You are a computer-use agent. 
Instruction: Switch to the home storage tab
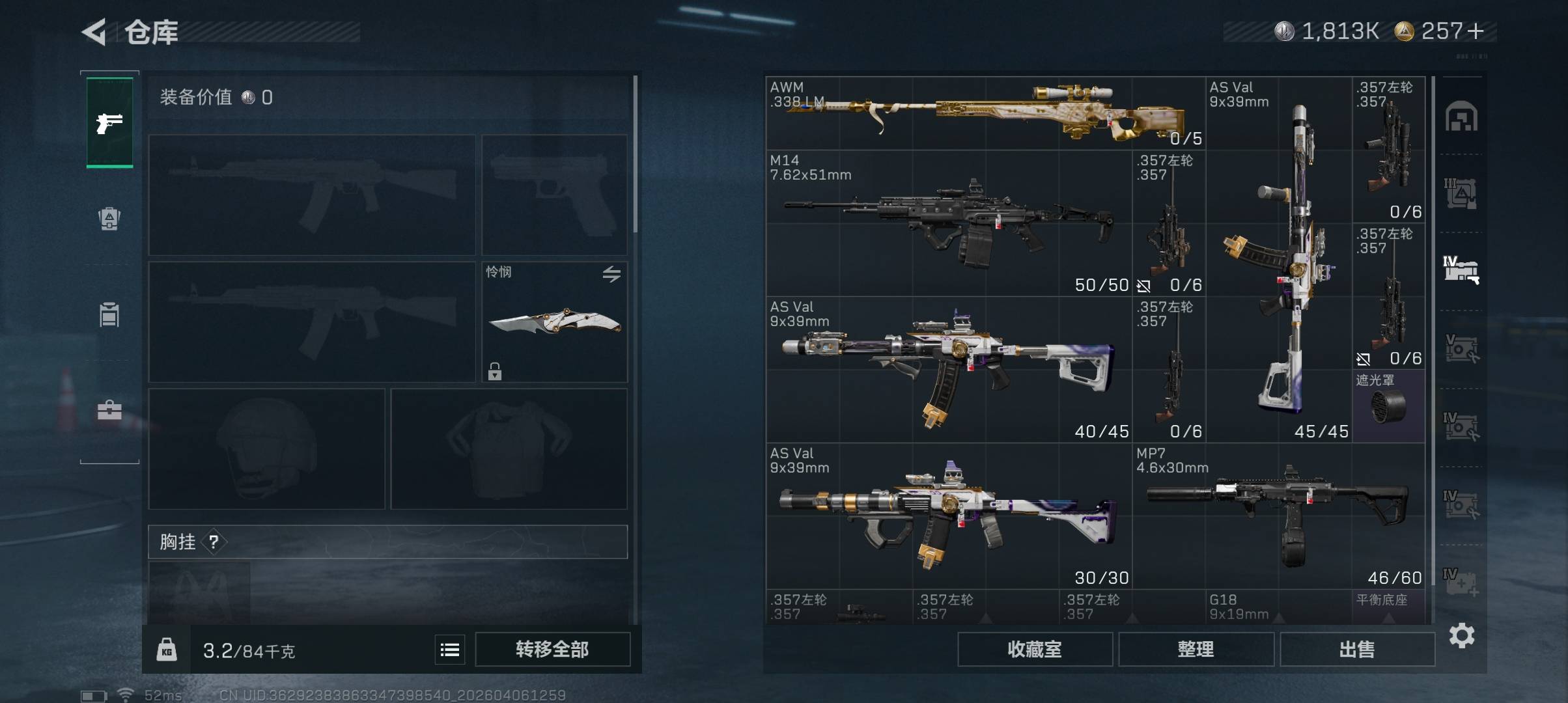point(1461,117)
